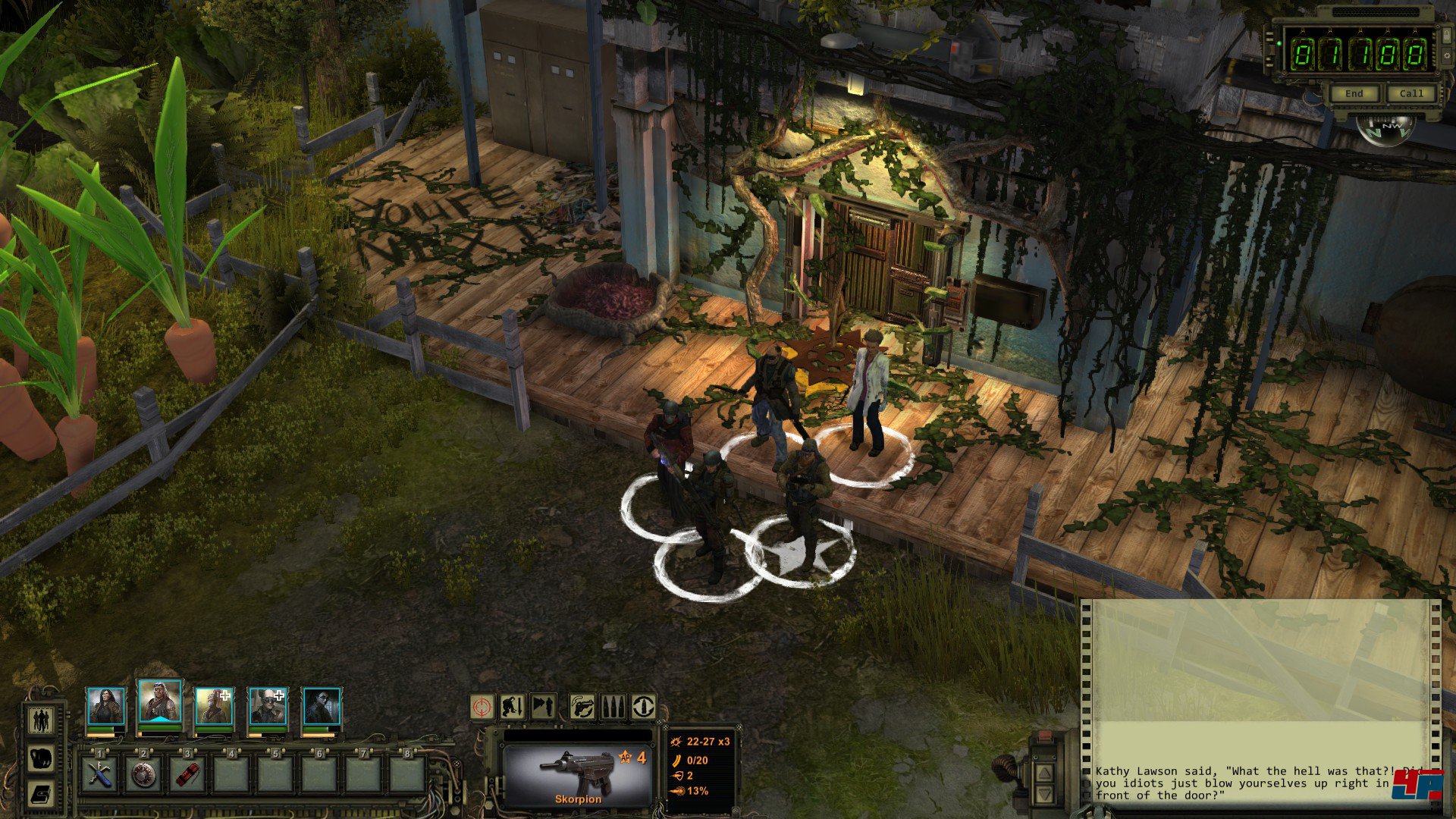Open the backpack inventory
Viewport: 1456px width, 819px height.
coord(42,758)
